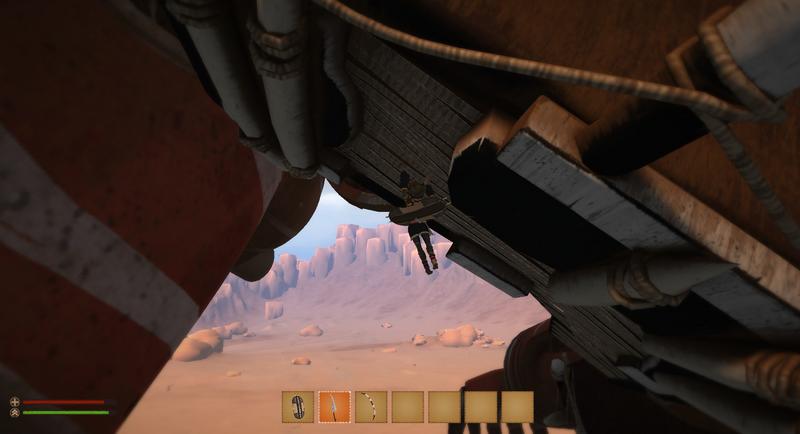
Task: Click the highlighted orange hotbar slot
Action: coord(334,407)
